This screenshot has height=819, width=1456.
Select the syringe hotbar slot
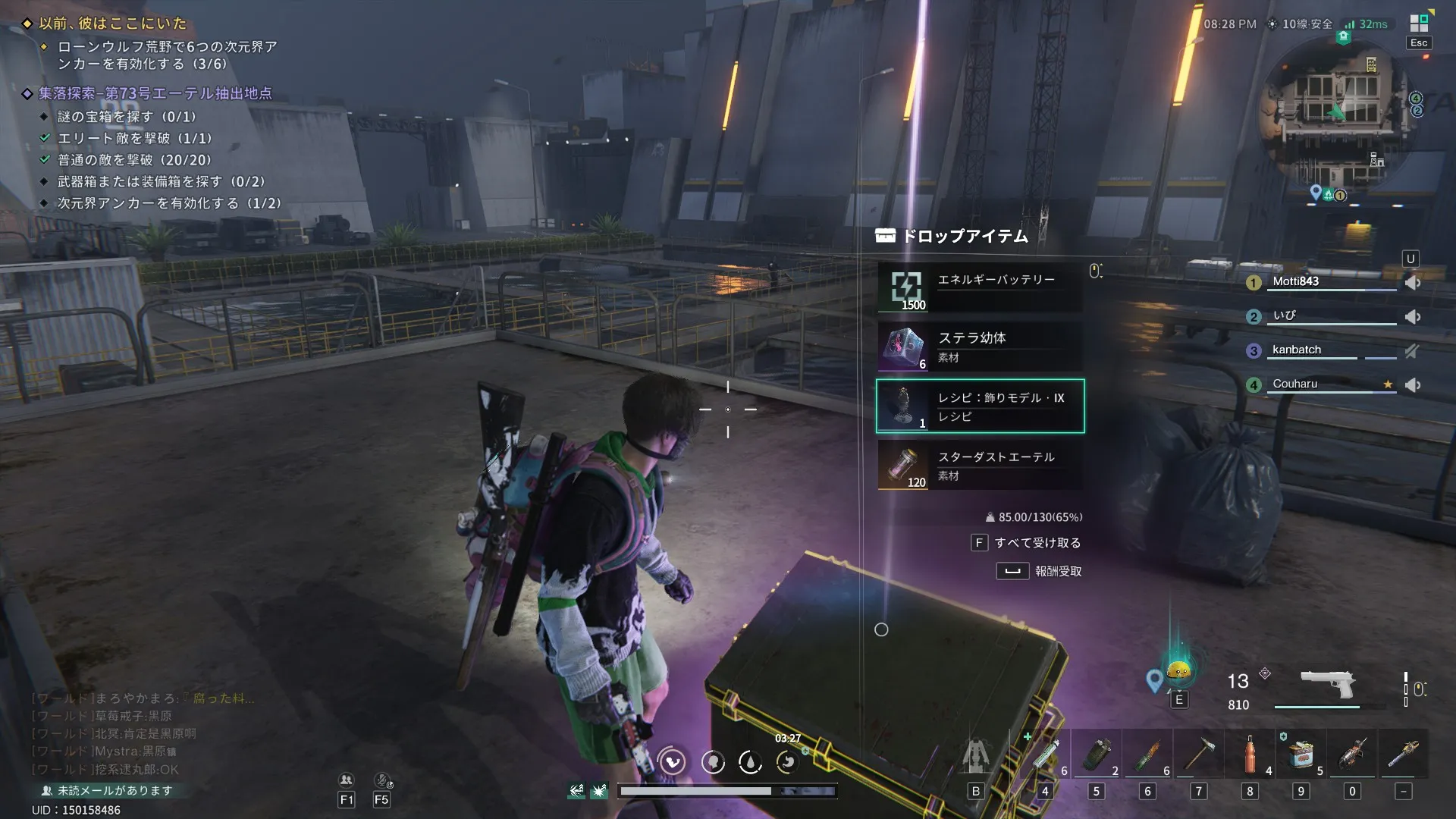(x=1045, y=755)
